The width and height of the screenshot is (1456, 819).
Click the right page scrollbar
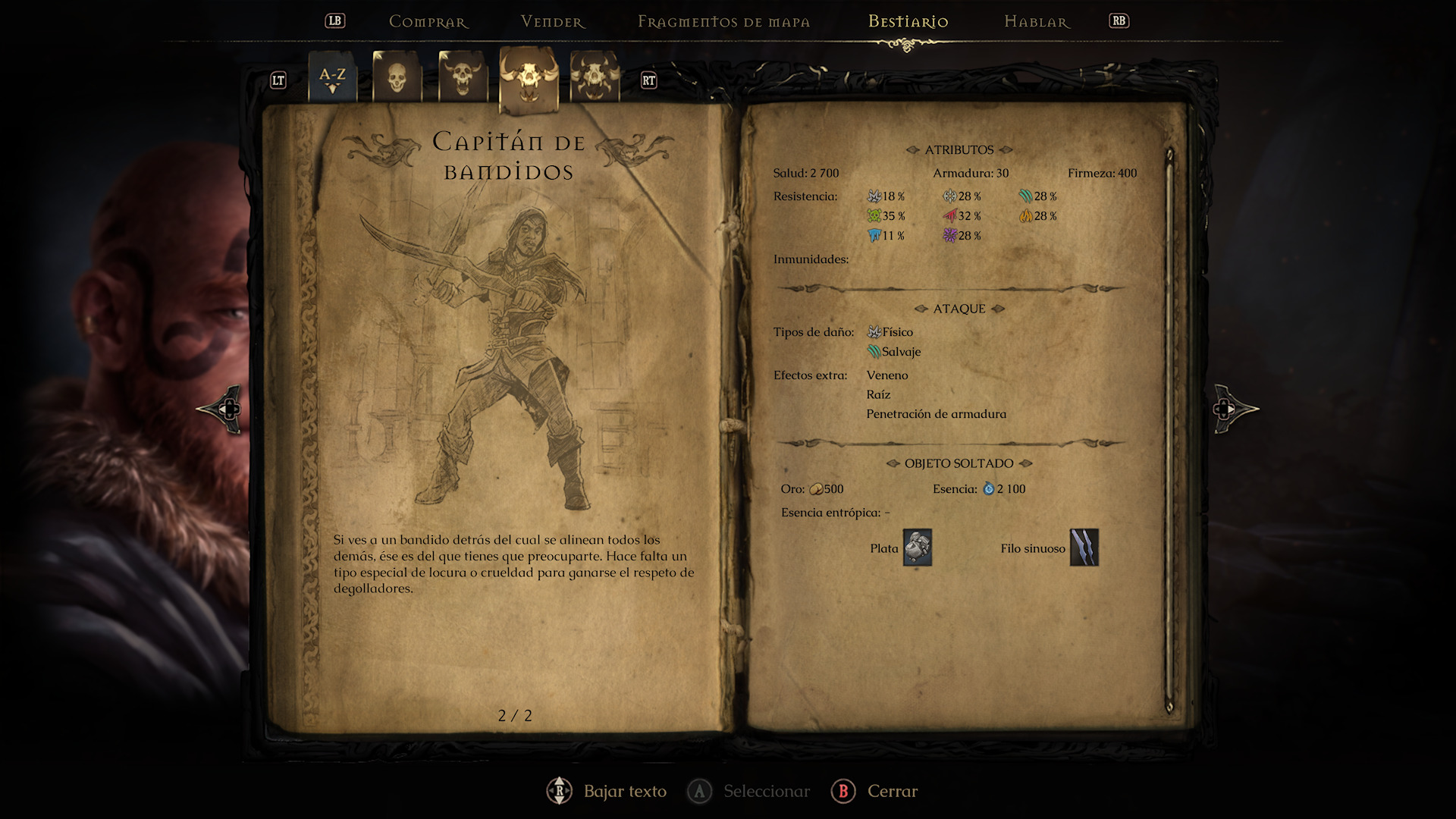coord(1169,431)
